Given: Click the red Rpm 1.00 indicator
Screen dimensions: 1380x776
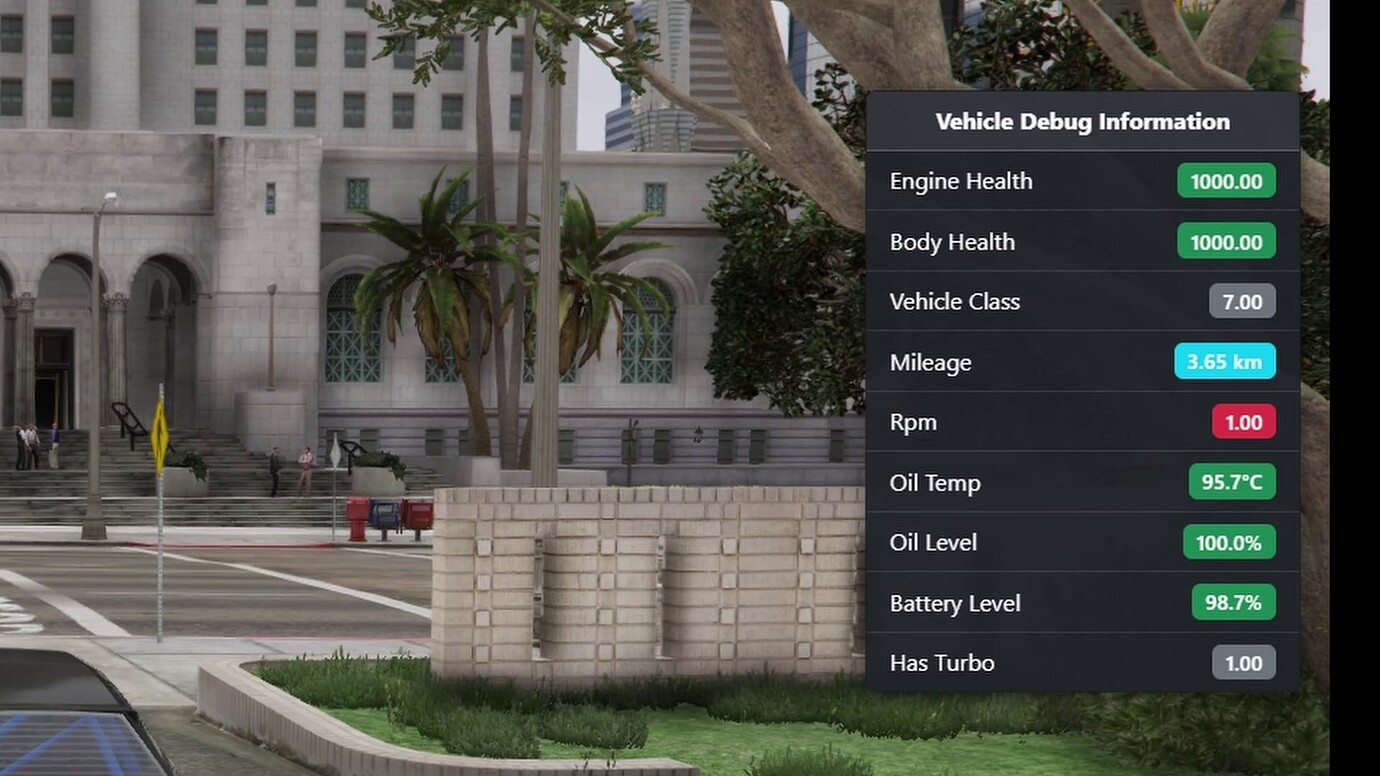Looking at the screenshot, I should (1243, 422).
